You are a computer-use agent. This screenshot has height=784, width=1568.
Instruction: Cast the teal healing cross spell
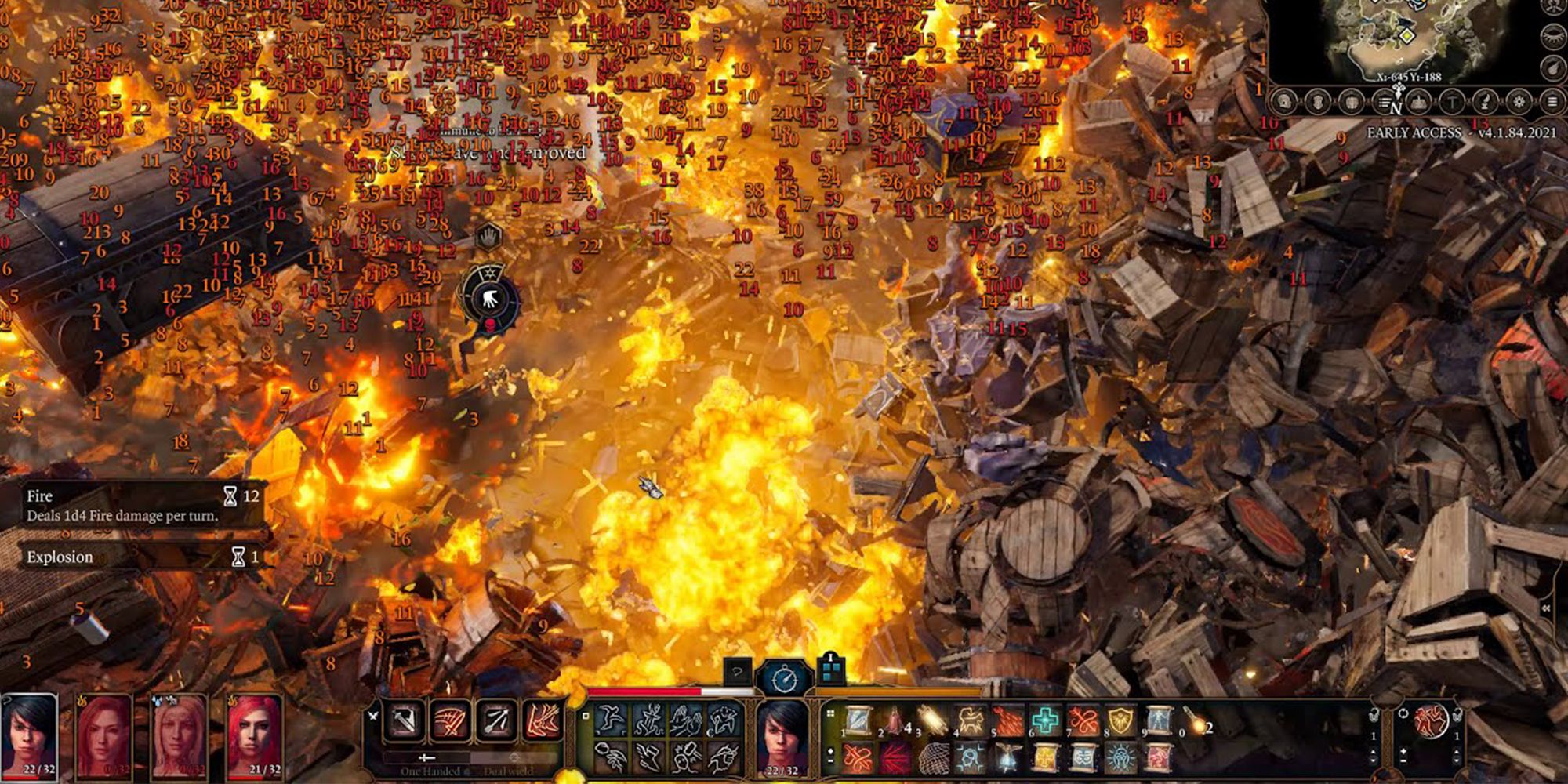click(x=1046, y=720)
